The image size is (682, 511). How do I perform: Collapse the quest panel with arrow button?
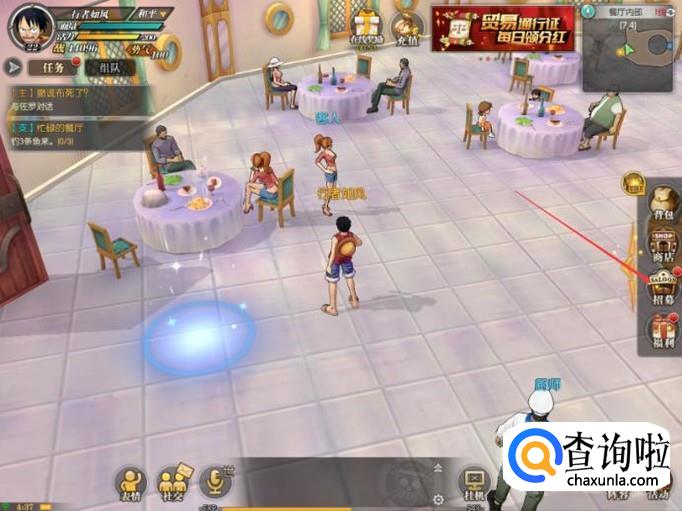point(14,66)
